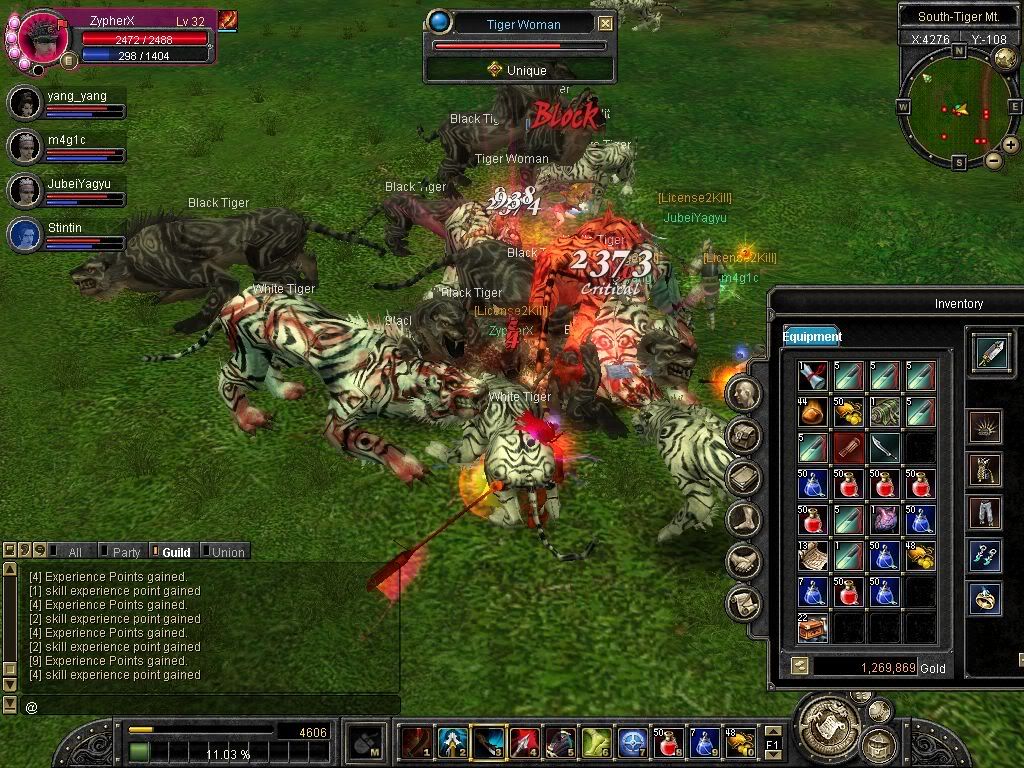Zoom out the minimap with minus button
Image resolution: width=1024 pixels, height=768 pixels.
point(993,160)
